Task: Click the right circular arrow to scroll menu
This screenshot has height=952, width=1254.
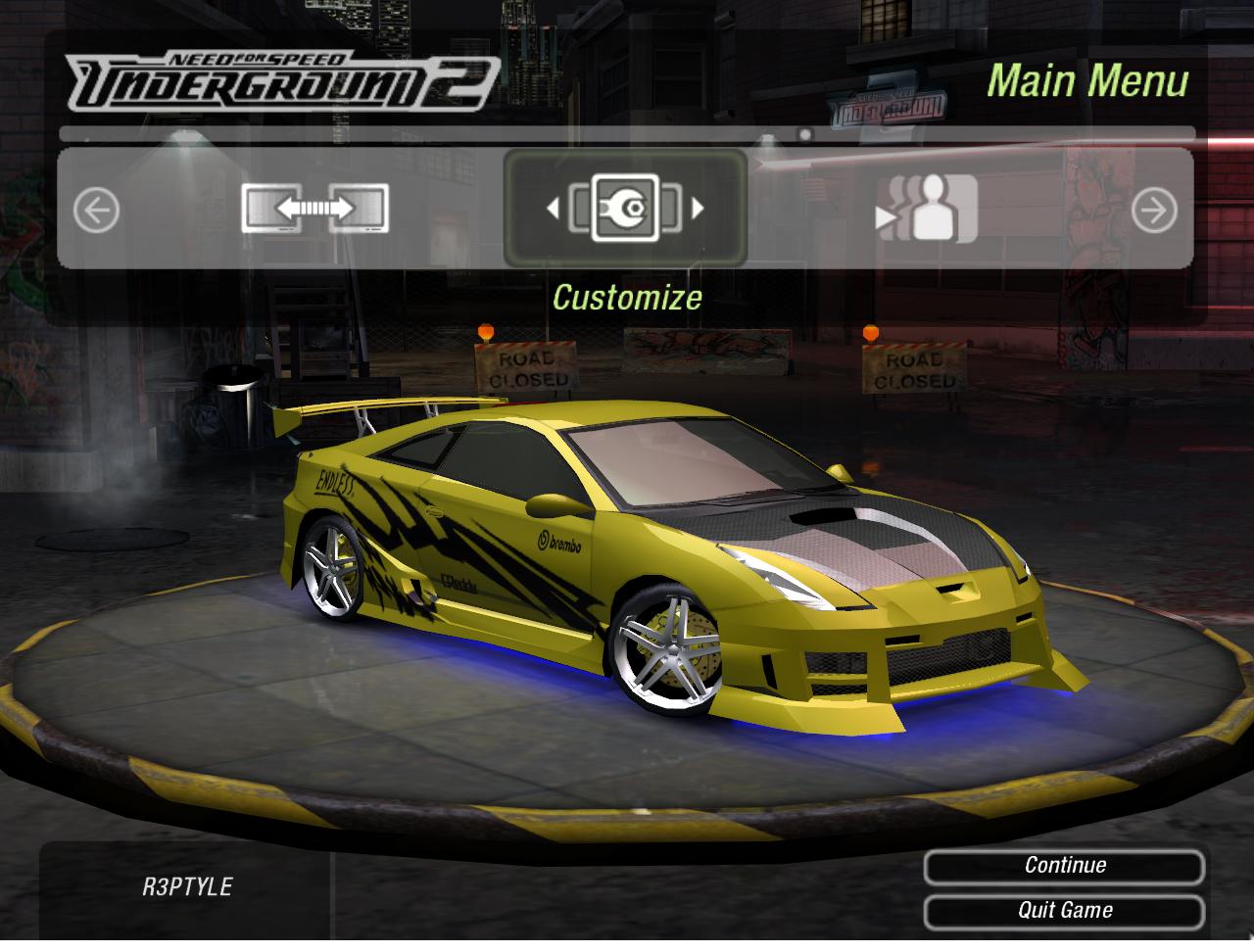Action: click(1154, 210)
